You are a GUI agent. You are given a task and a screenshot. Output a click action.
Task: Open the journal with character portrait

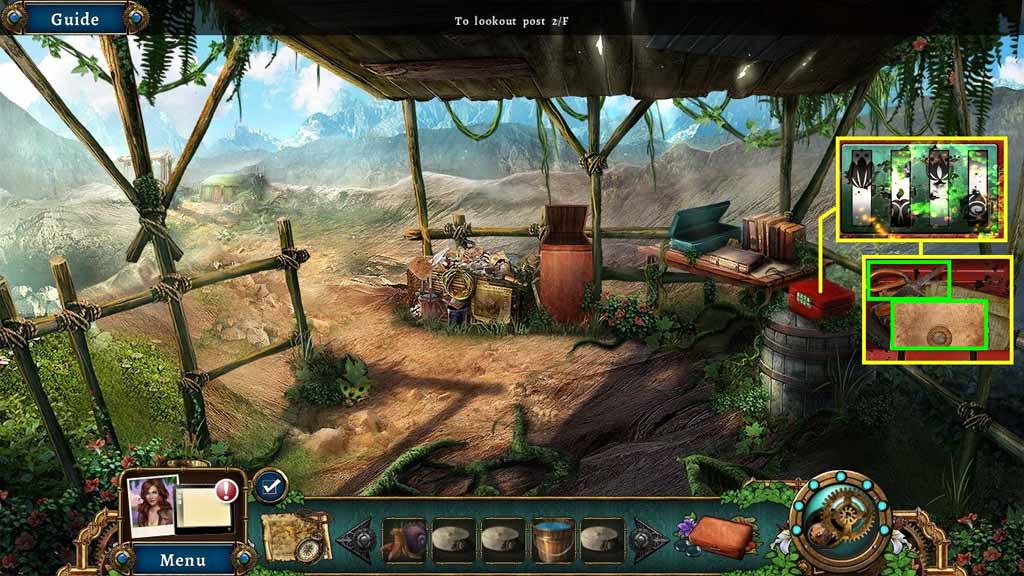coord(180,507)
